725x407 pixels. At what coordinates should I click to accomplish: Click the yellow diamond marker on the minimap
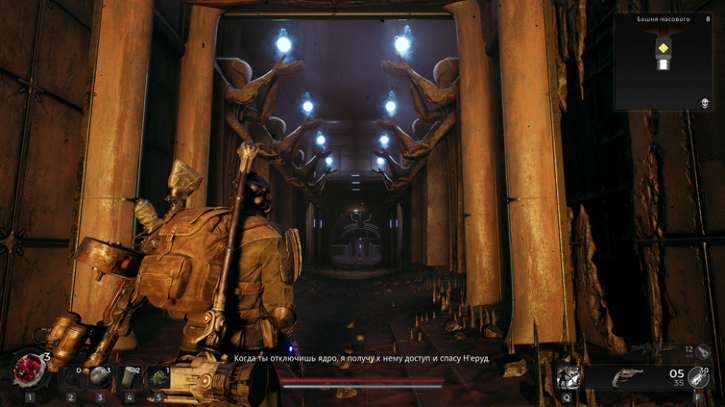[663, 47]
